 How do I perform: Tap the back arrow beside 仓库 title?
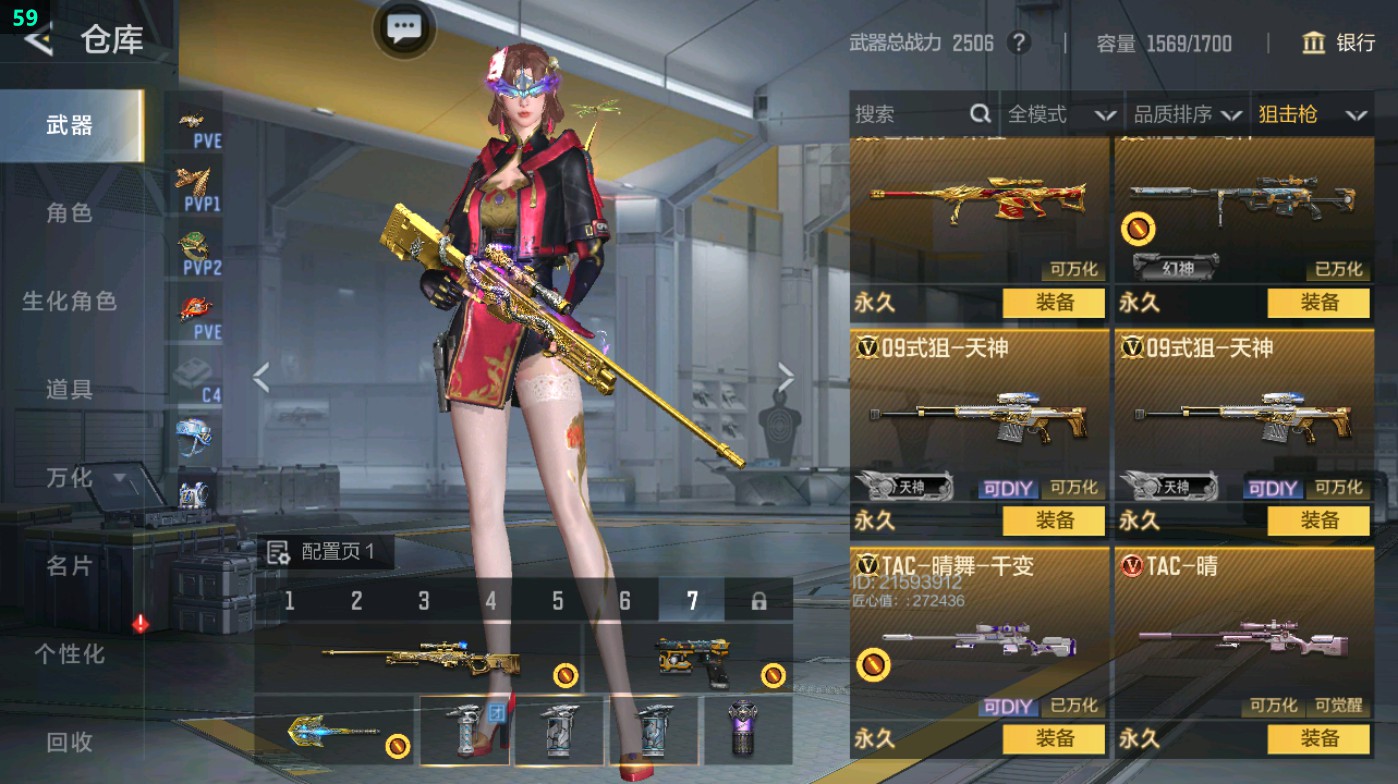(37, 42)
